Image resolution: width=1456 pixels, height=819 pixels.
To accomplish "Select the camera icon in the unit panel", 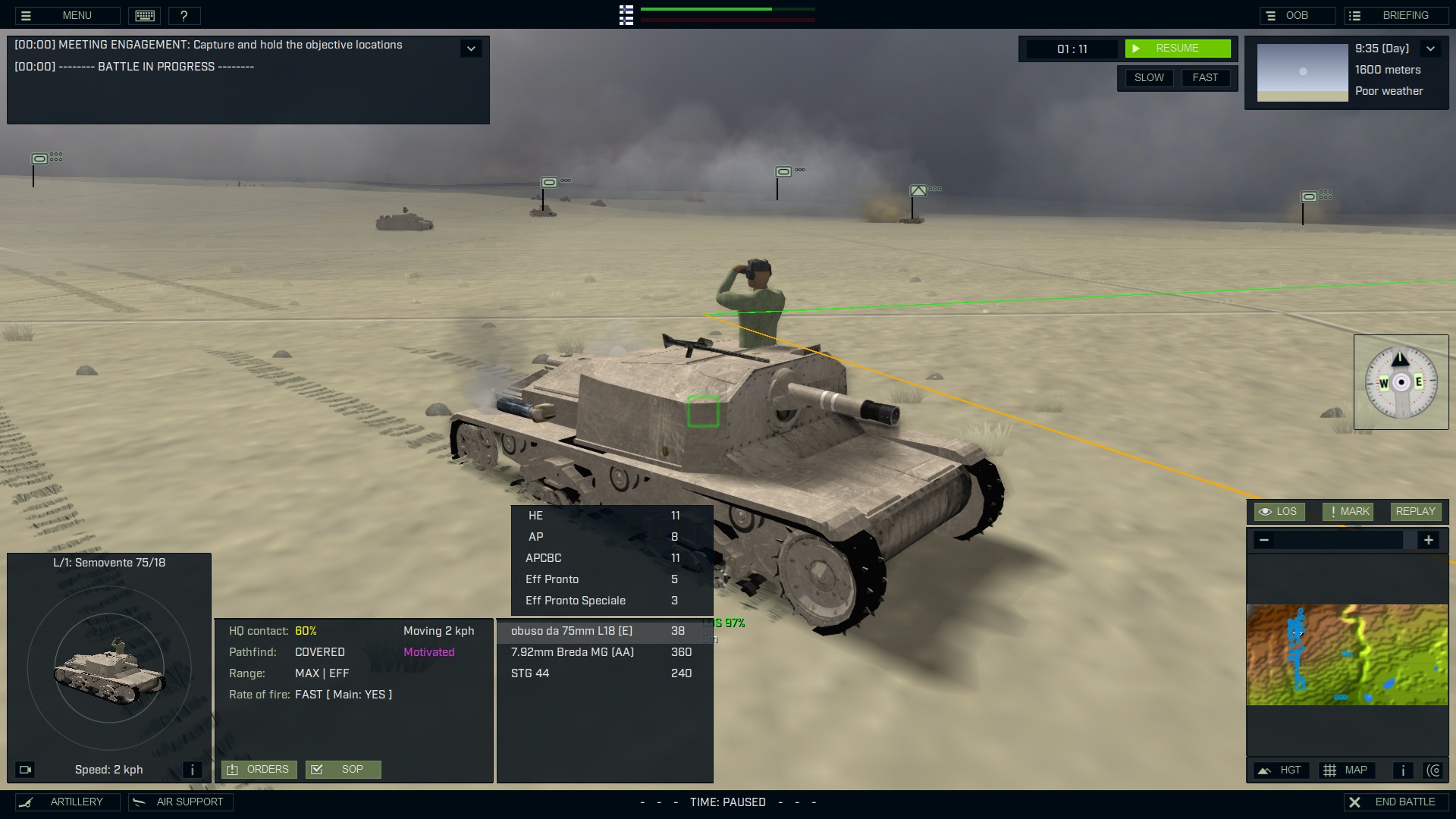I will [26, 769].
